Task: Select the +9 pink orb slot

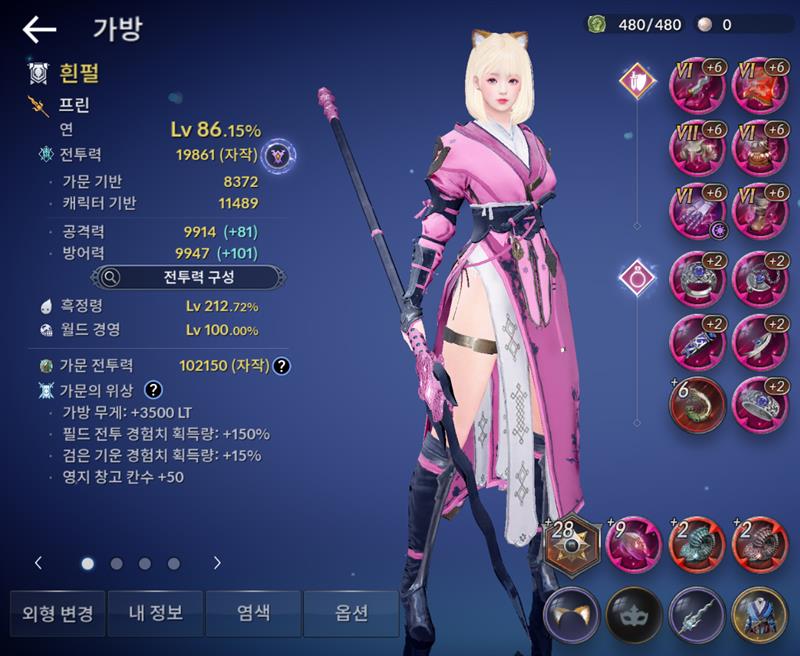Action: tap(634, 544)
